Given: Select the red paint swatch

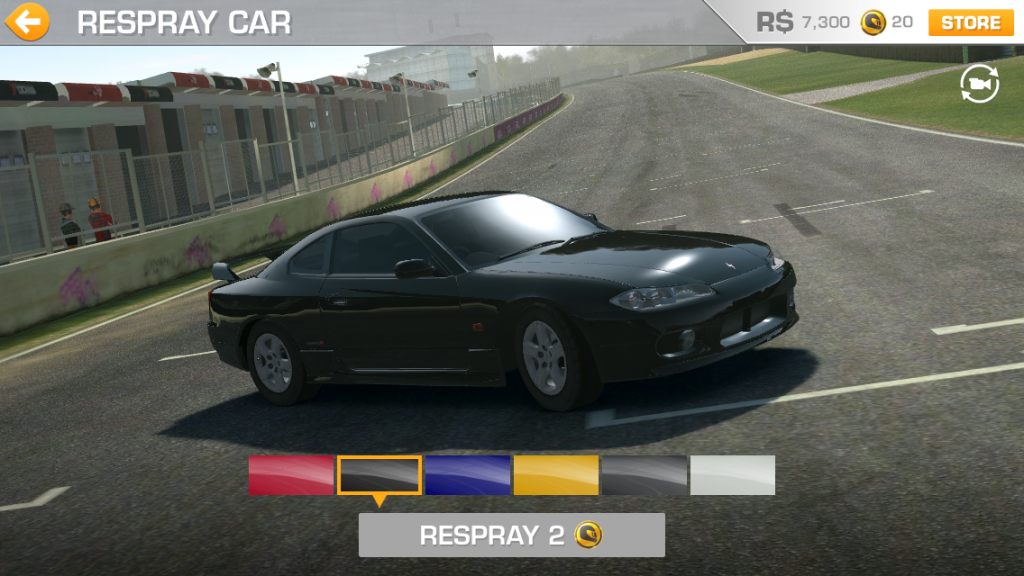Looking at the screenshot, I should [291, 475].
